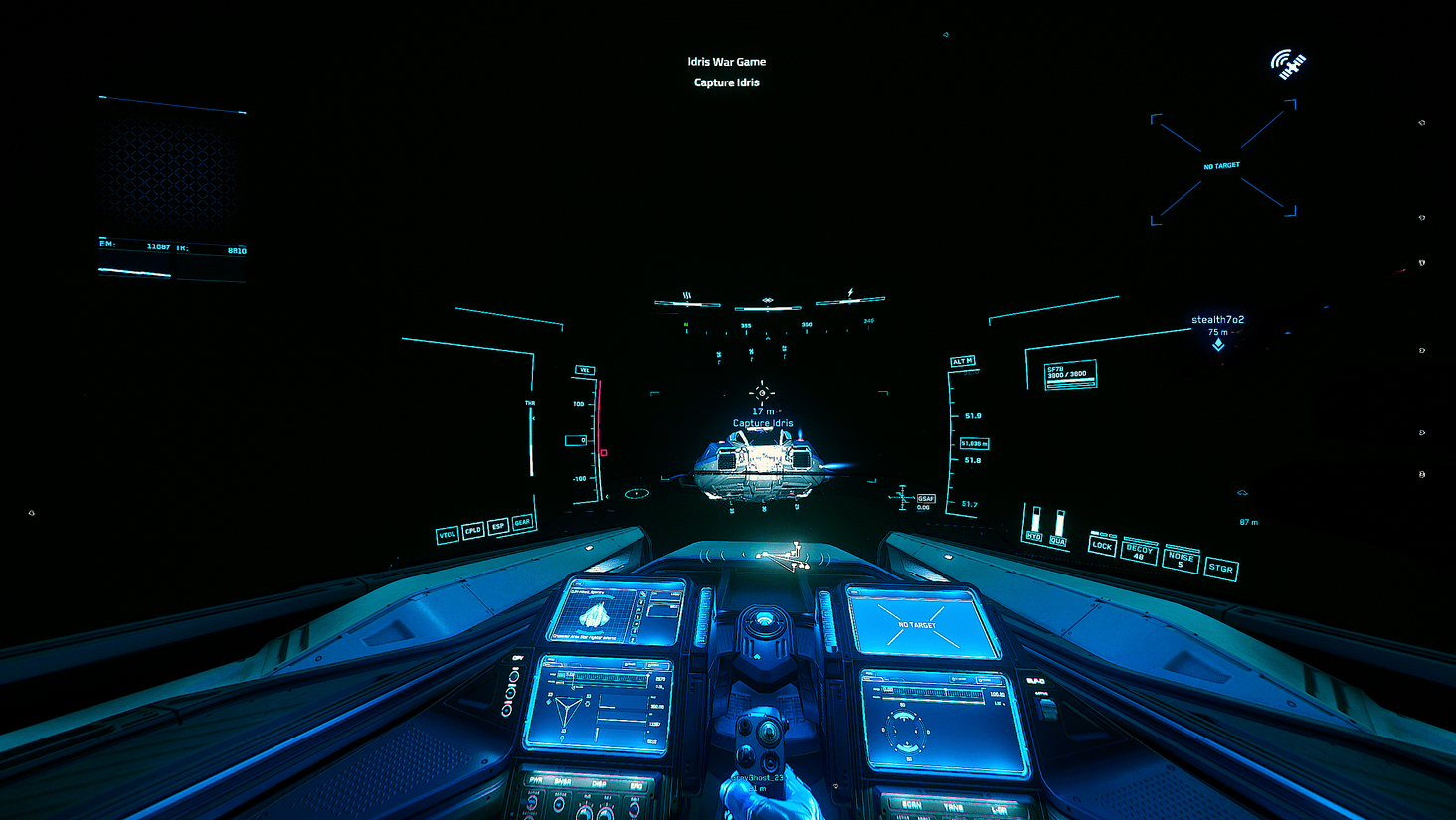
Task: Activate the LOCK missile button
Action: (1102, 546)
